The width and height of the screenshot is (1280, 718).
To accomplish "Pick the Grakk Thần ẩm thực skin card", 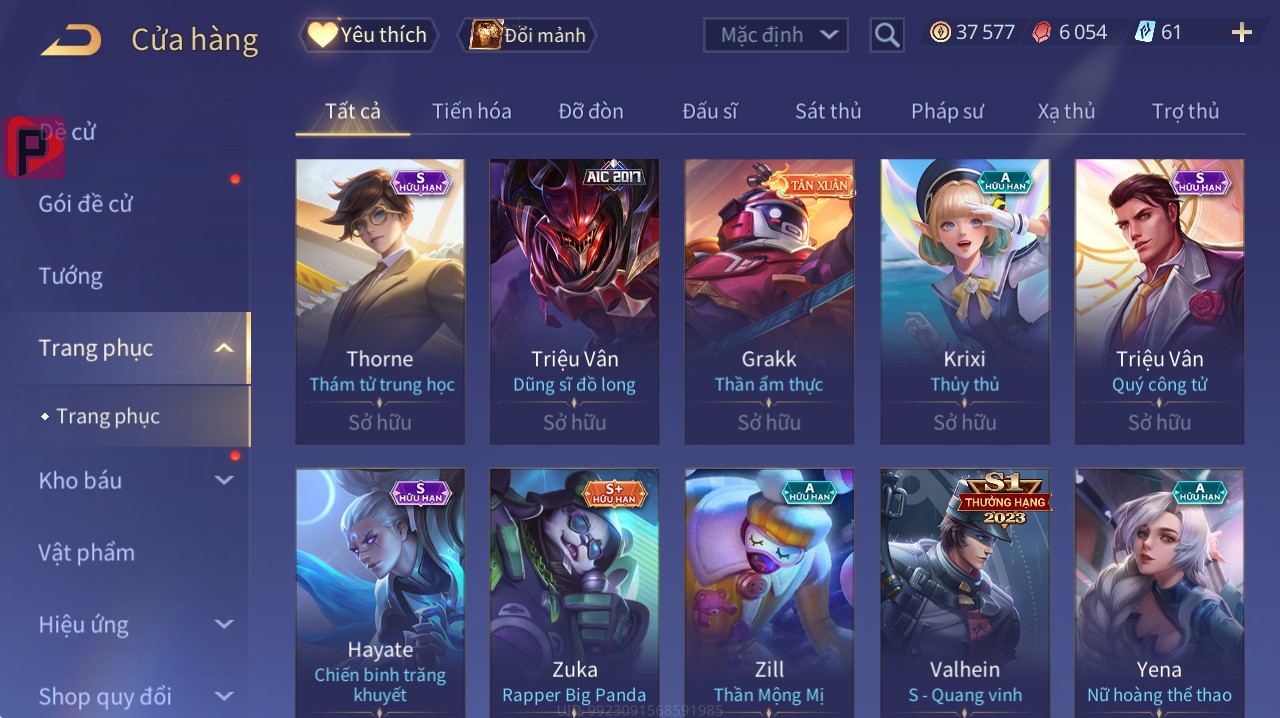I will point(769,300).
